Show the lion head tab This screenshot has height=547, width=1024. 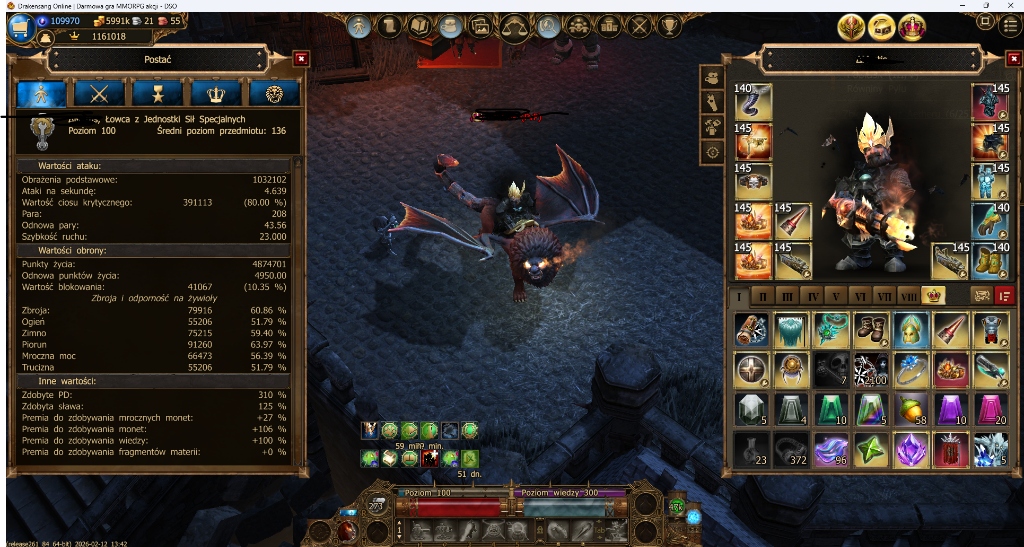274,94
